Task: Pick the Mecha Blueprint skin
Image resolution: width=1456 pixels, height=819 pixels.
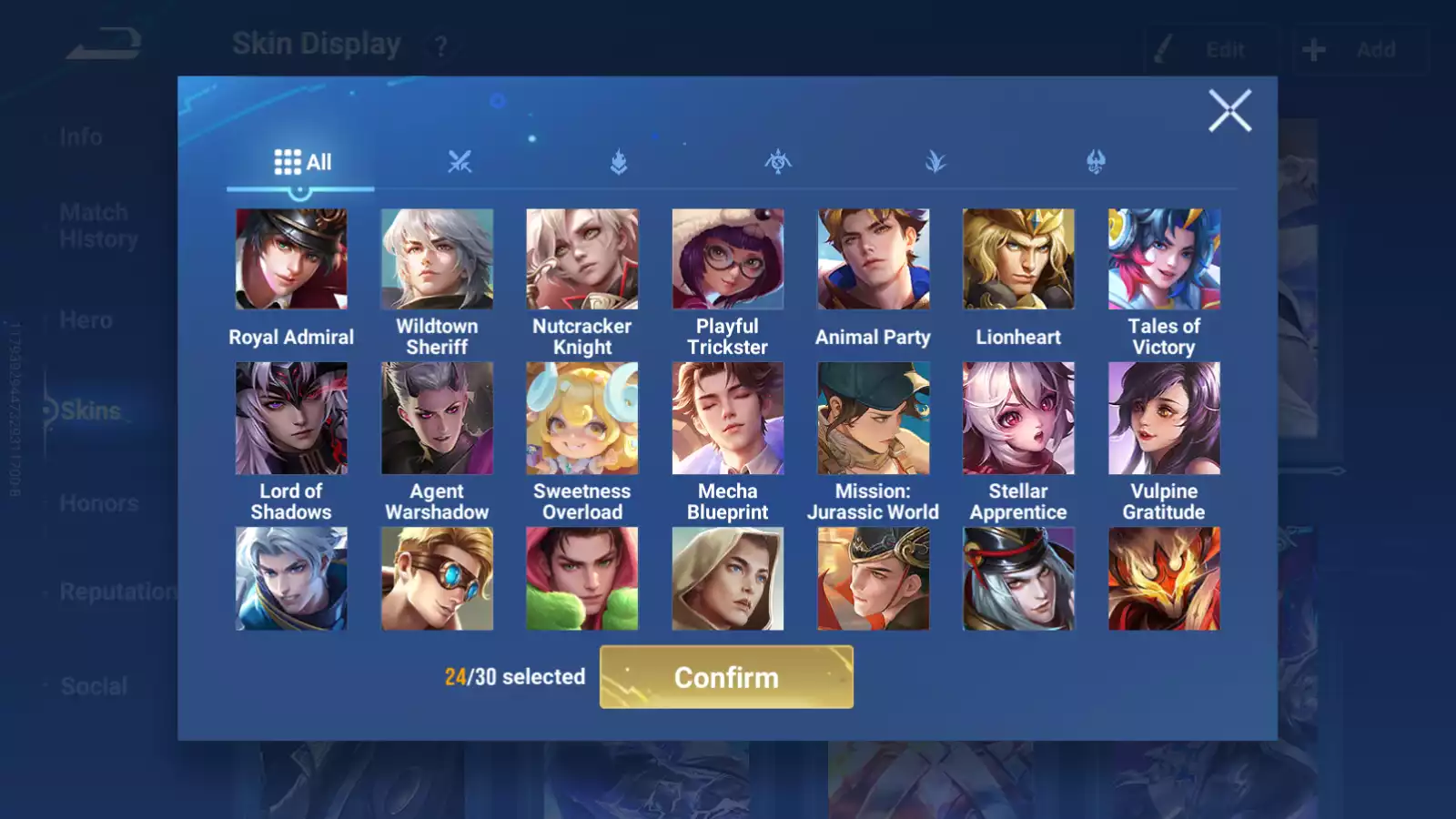Action: 728,419
